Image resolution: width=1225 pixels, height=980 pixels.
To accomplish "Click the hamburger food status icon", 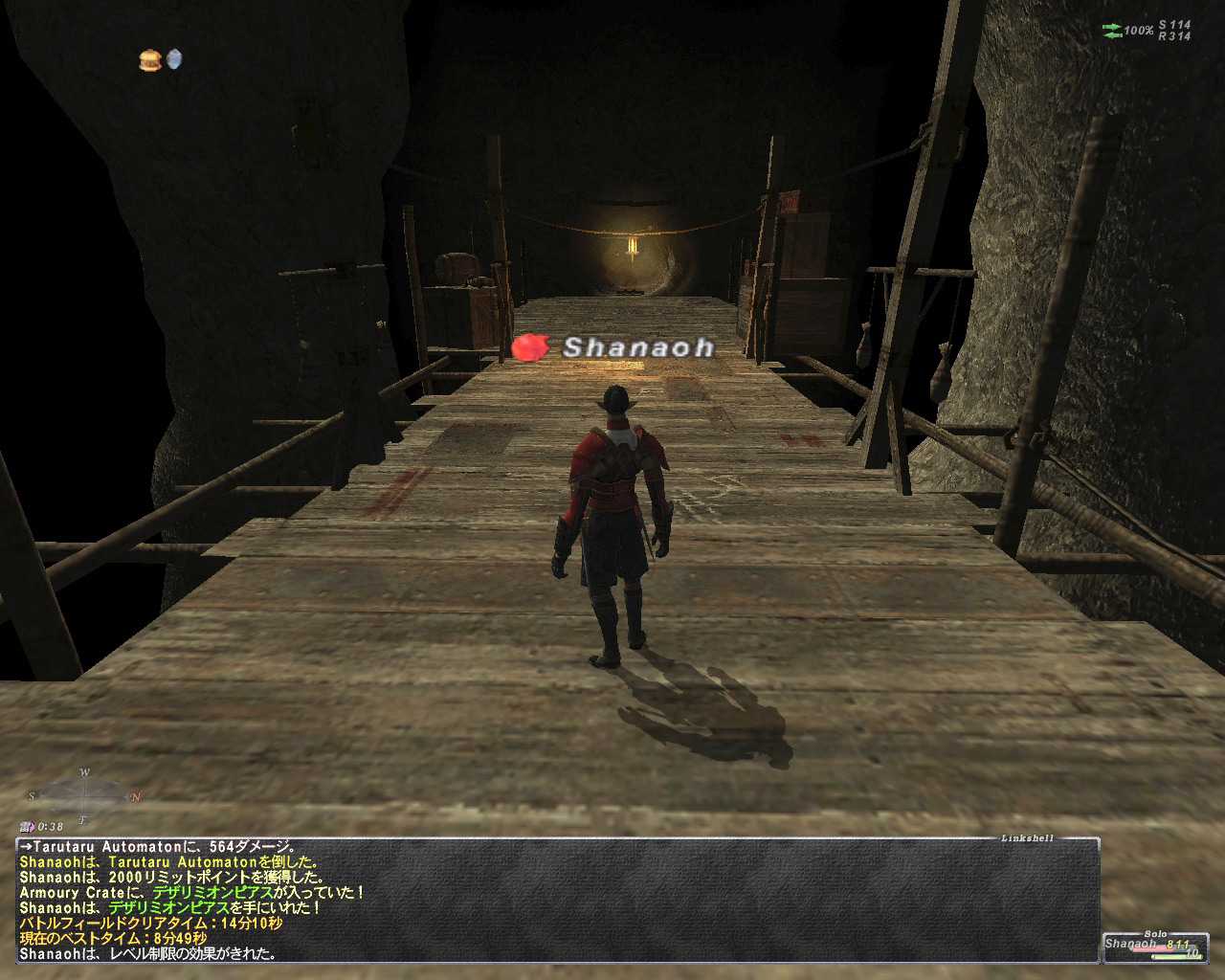I will (148, 60).
